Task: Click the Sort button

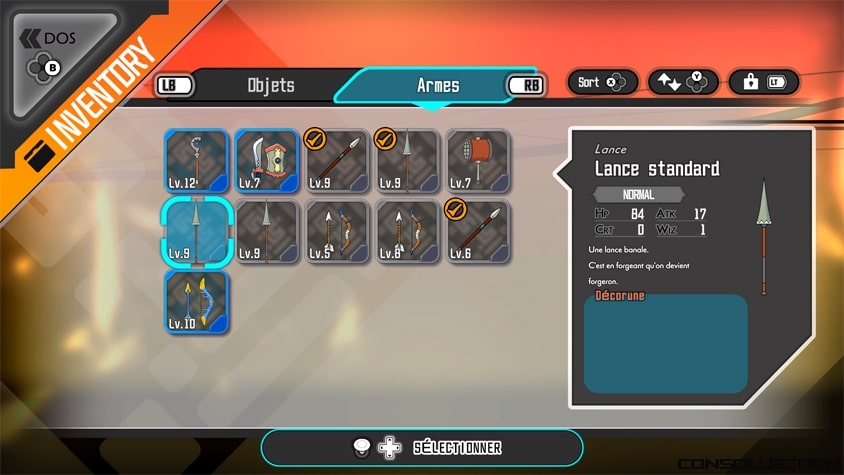Action: pyautogui.click(x=602, y=82)
